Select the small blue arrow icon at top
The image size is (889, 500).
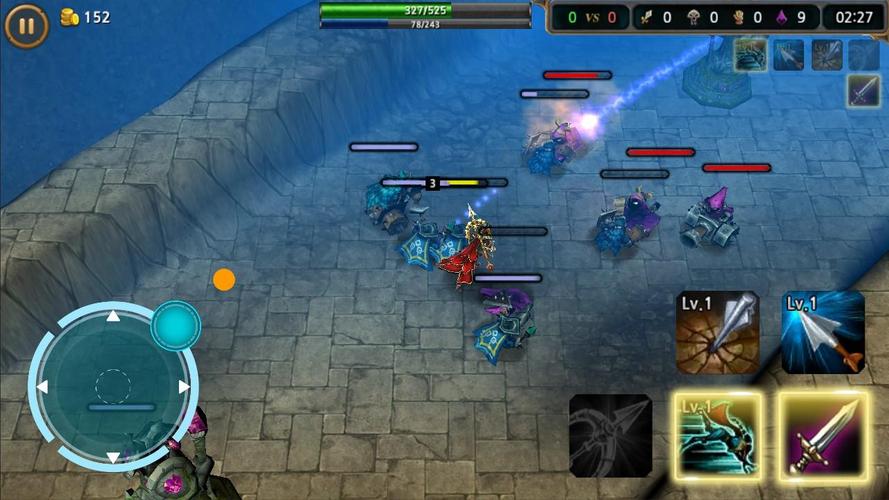788,55
